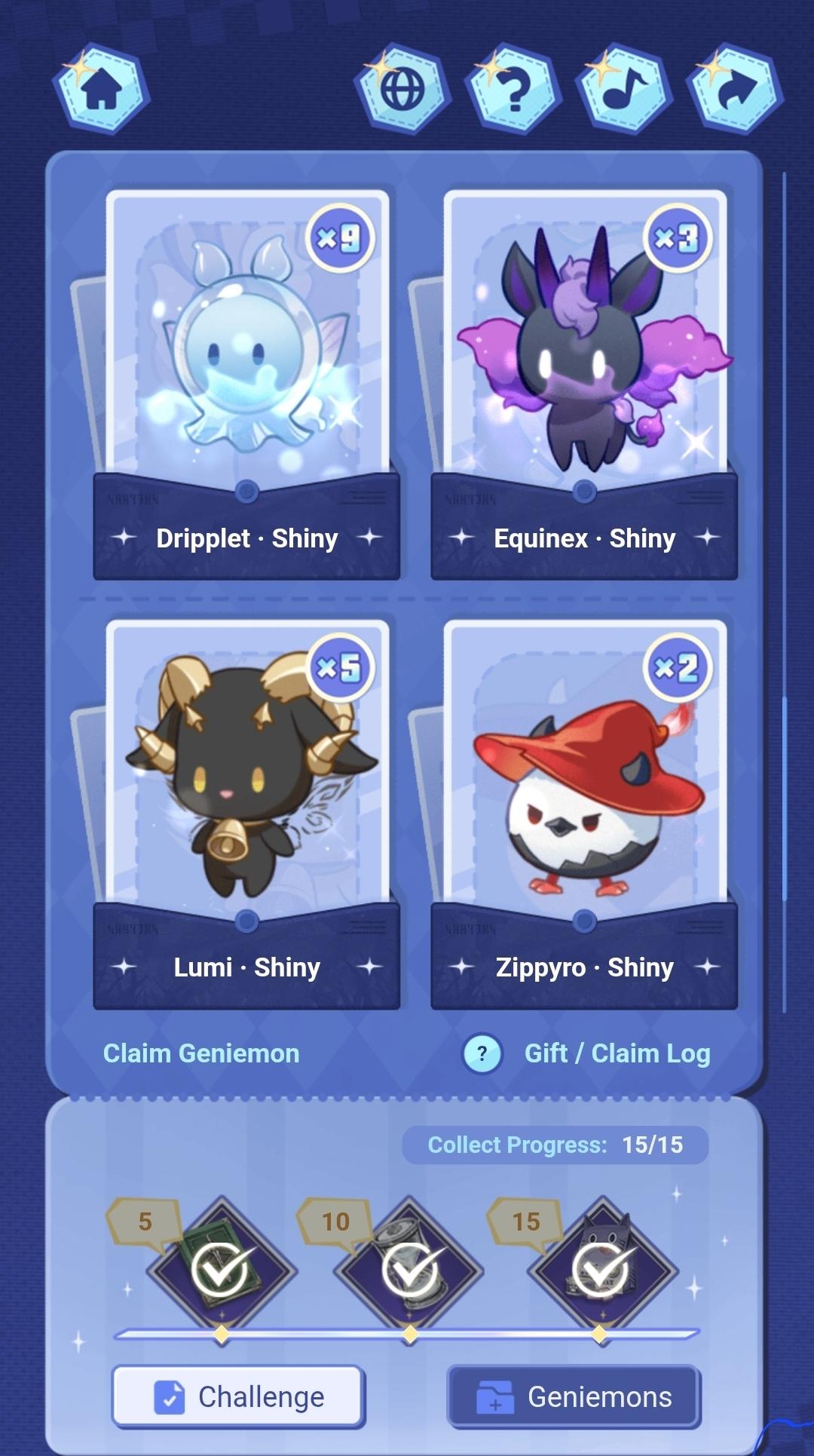Check the 10-collect milestone reward
Viewport: 814px width, 1456px height.
click(x=410, y=1271)
